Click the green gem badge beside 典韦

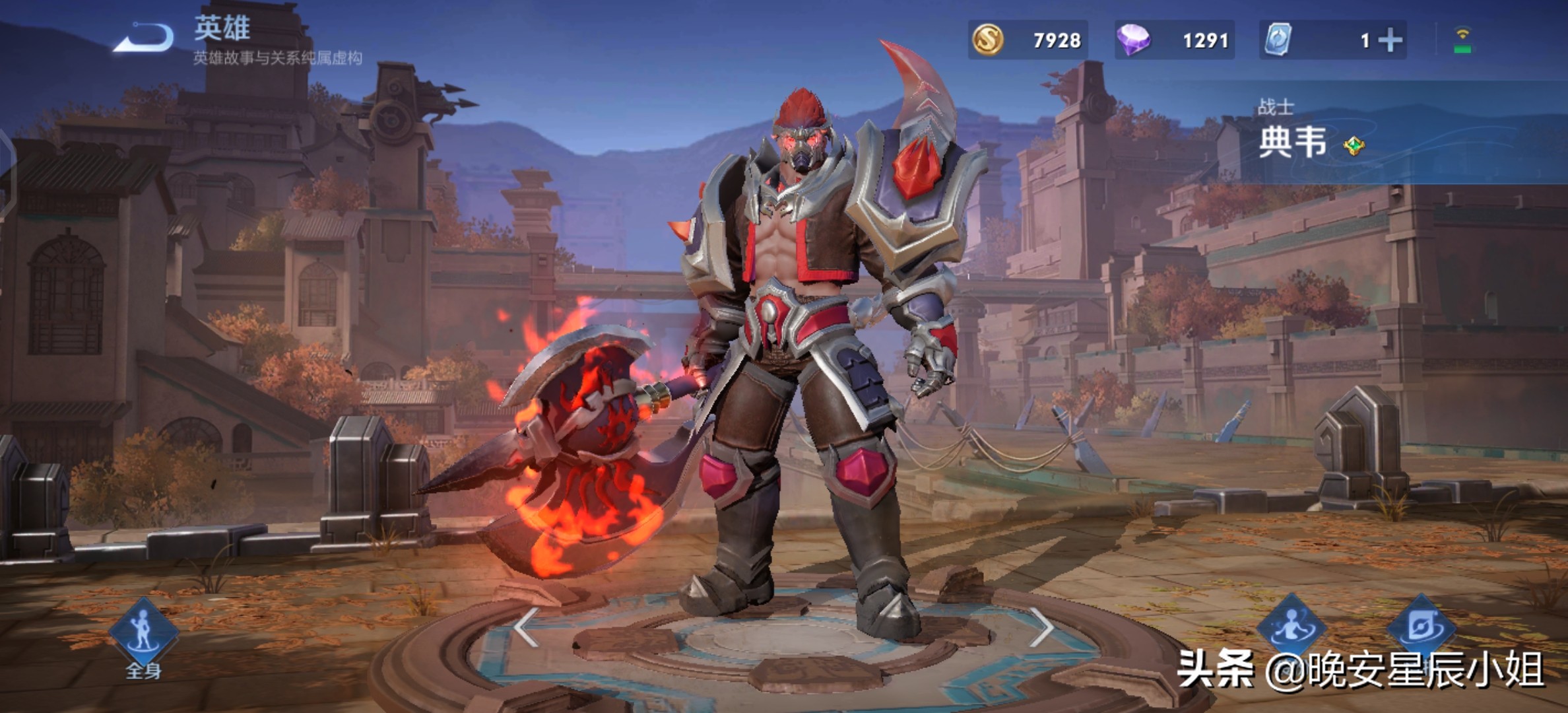[x=1354, y=145]
